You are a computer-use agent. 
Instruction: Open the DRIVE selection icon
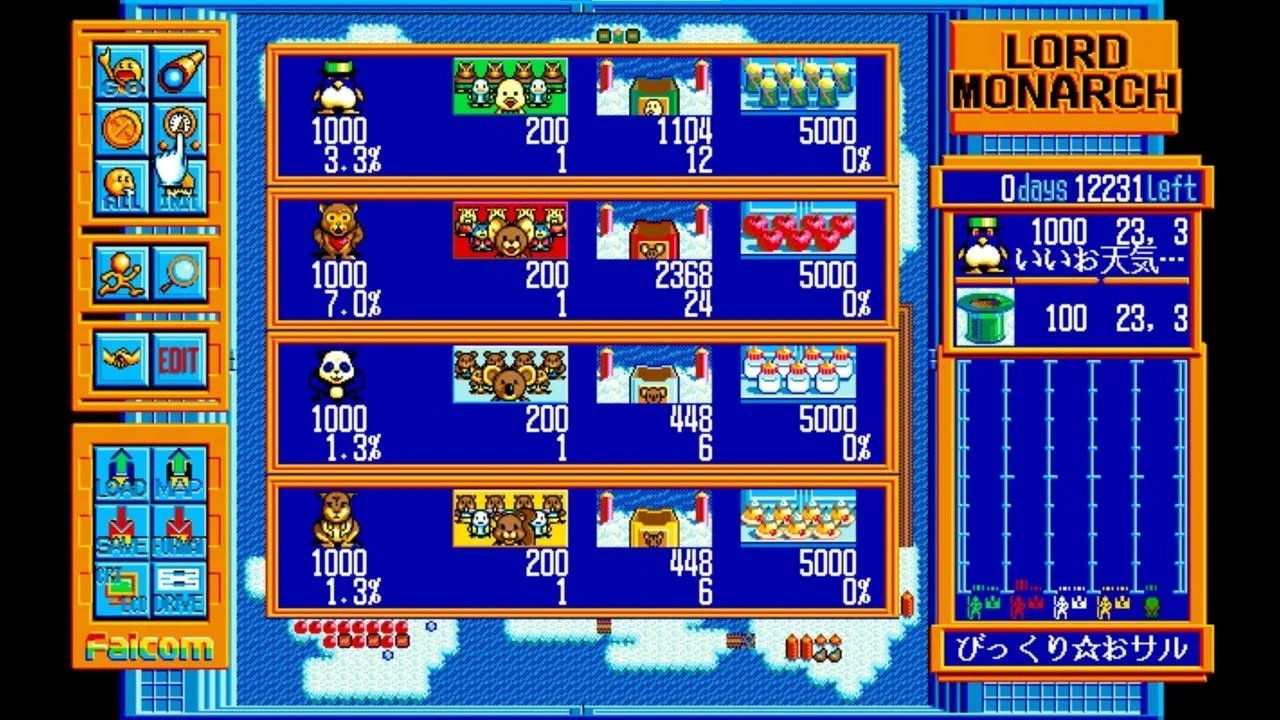click(176, 590)
